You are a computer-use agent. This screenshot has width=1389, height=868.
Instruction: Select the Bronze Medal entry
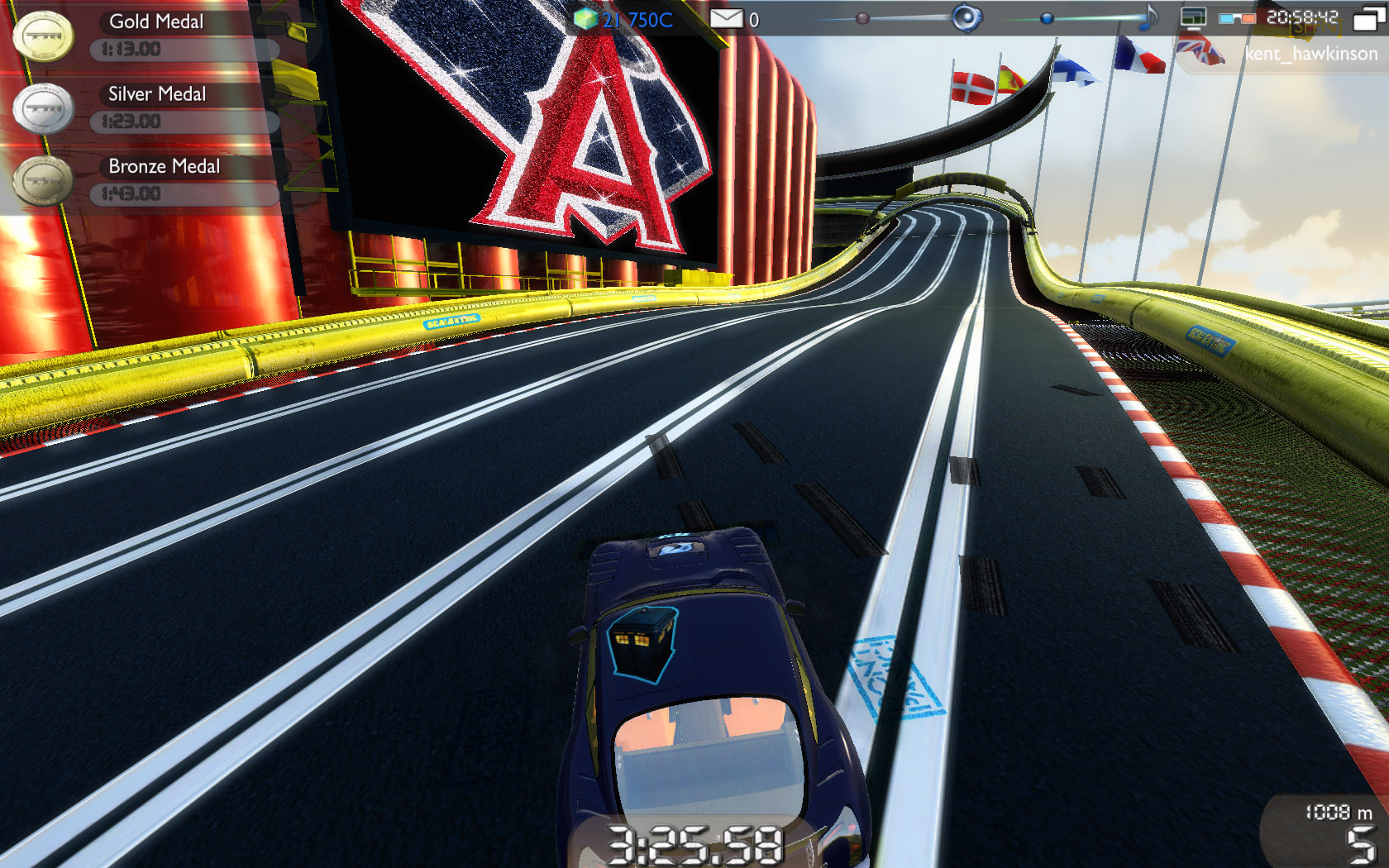(x=164, y=166)
